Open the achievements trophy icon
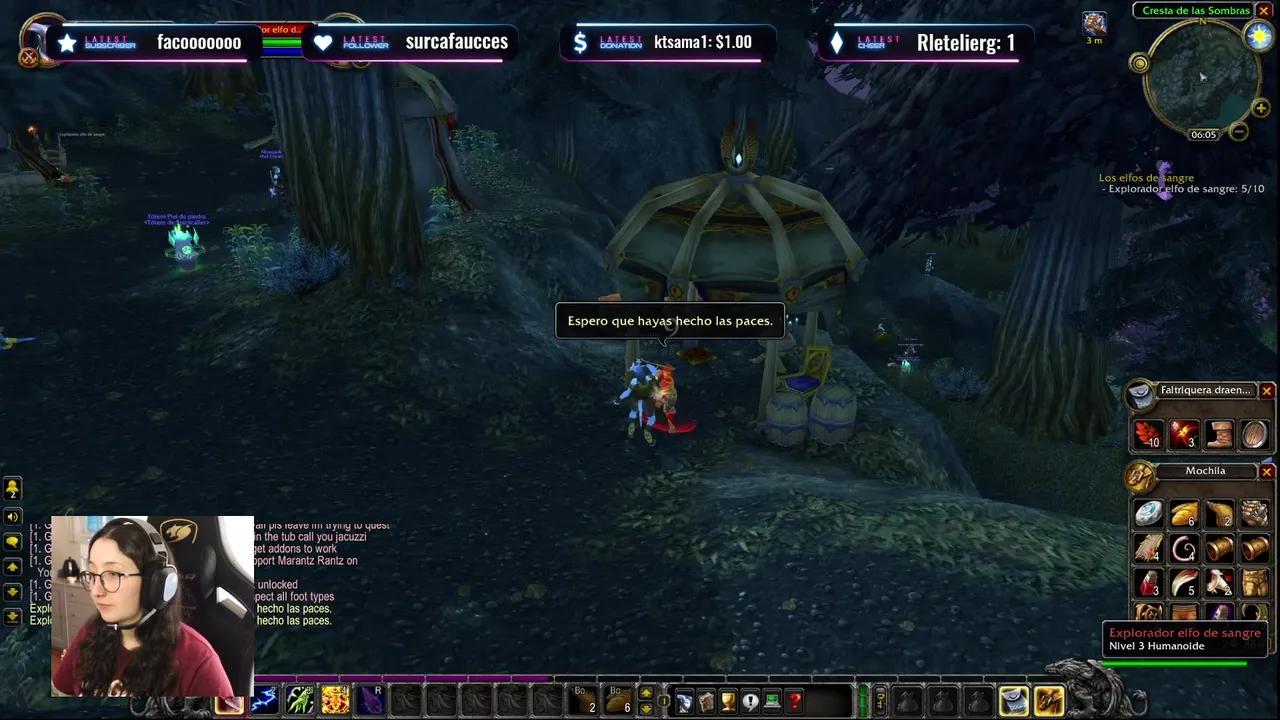1280x720 pixels. click(728, 700)
